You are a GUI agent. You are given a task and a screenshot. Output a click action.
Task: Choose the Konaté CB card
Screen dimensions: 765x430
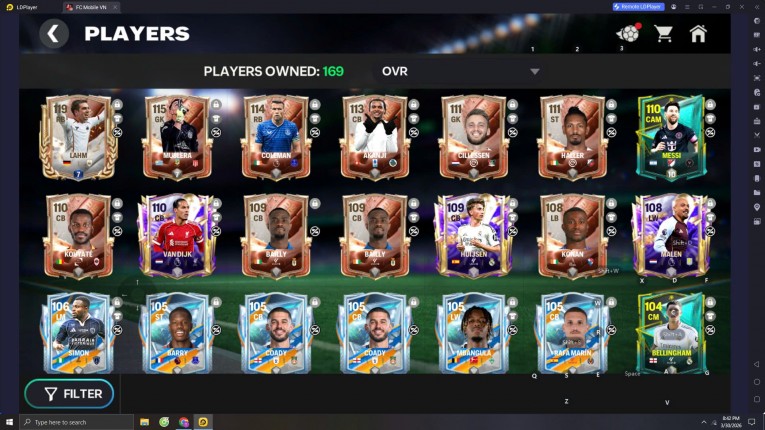(78, 236)
